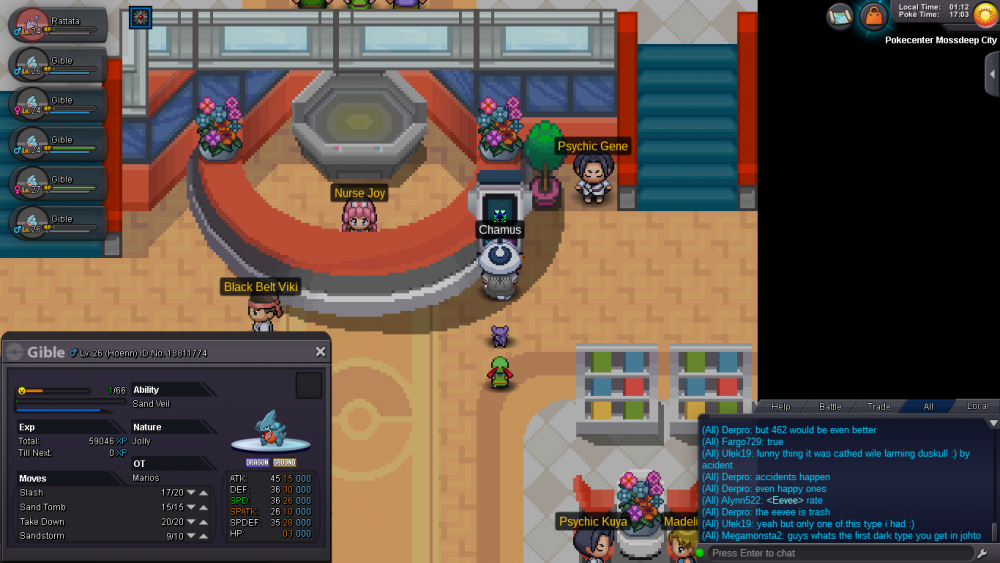This screenshot has width=1000, height=563.
Task: Switch chat to the Battle tab
Action: [x=830, y=406]
